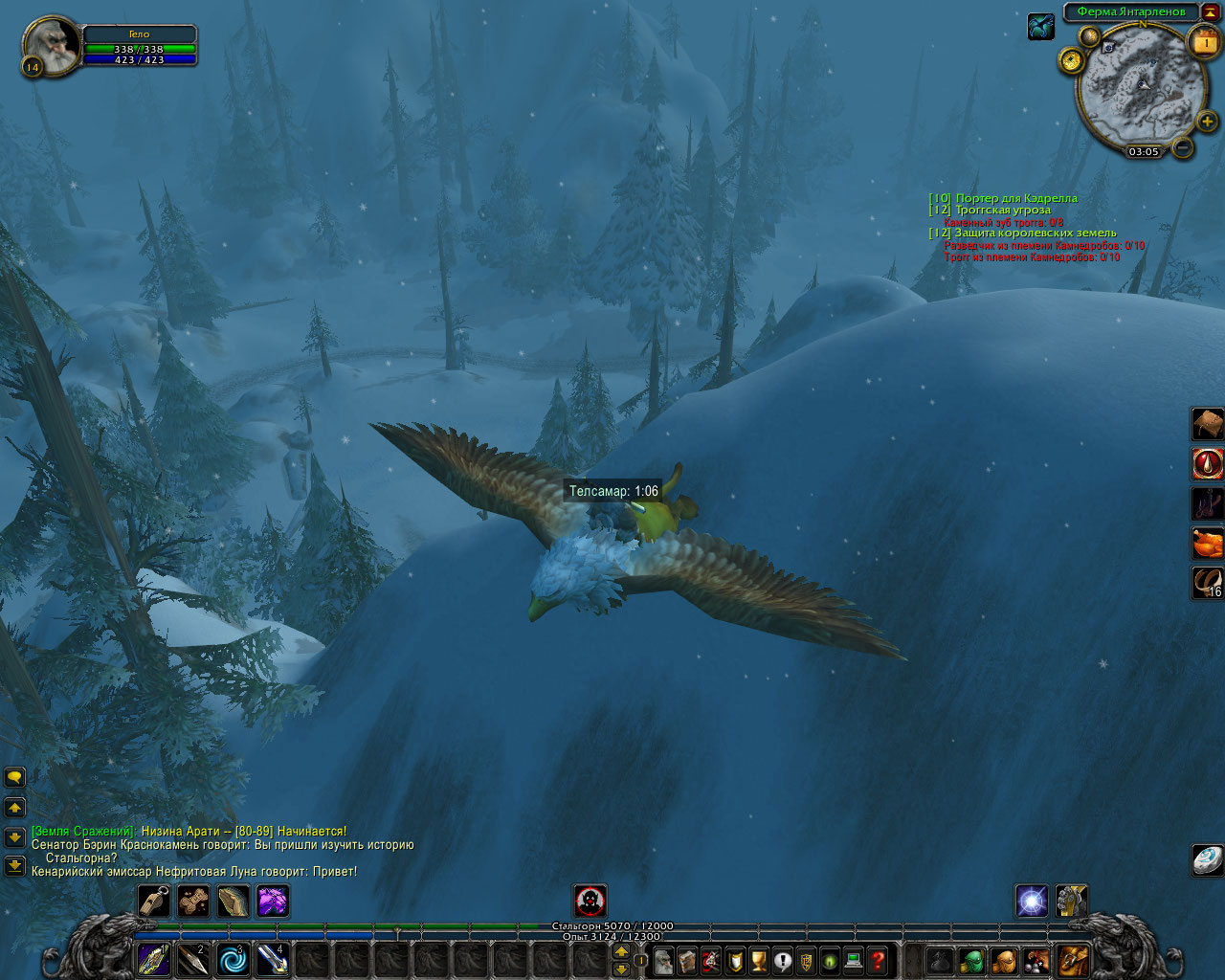Open the chat speech bubble button
This screenshot has height=980, width=1225.
(x=14, y=777)
